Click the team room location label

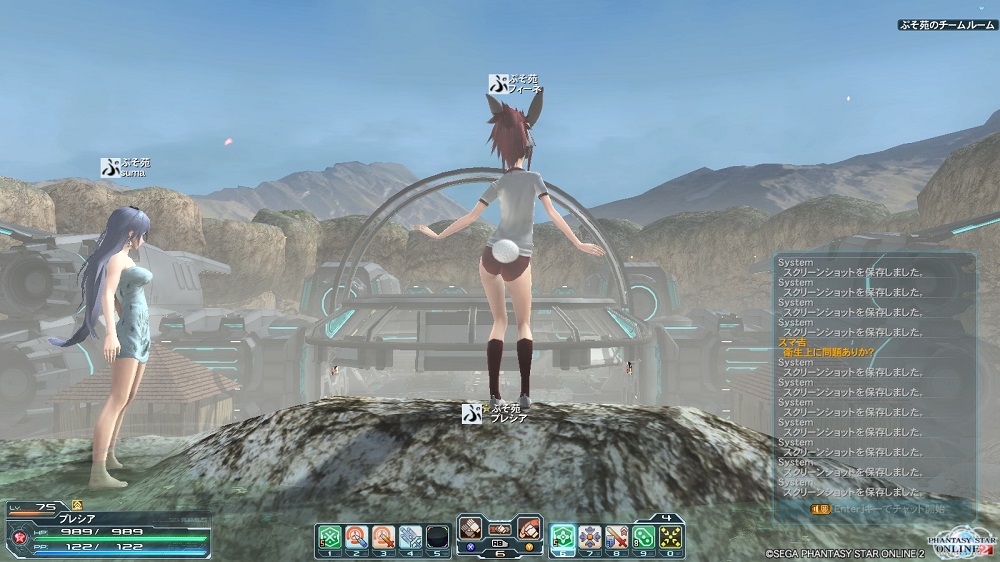pyautogui.click(x=945, y=25)
